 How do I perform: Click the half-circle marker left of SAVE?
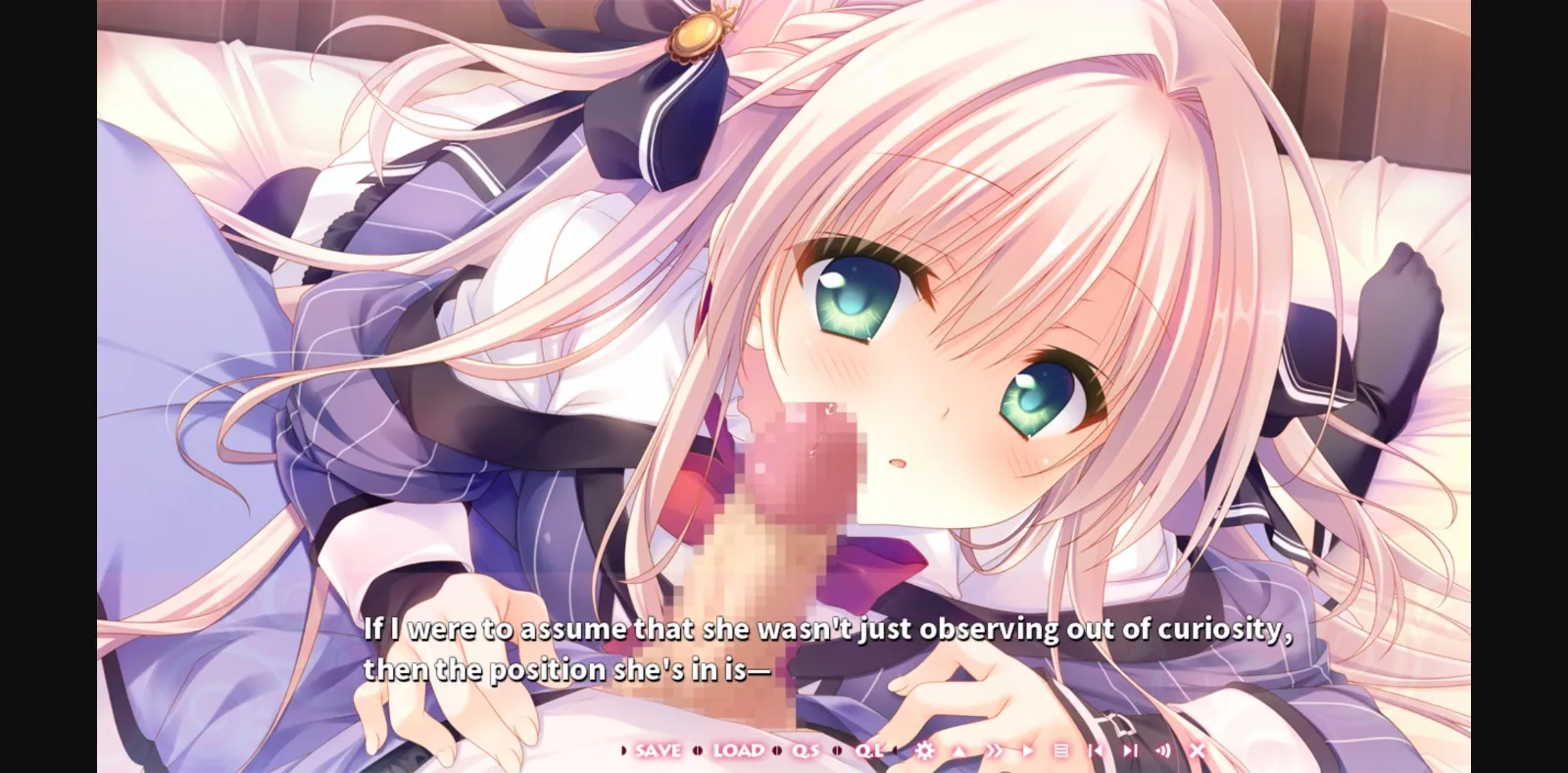pyautogui.click(x=622, y=749)
